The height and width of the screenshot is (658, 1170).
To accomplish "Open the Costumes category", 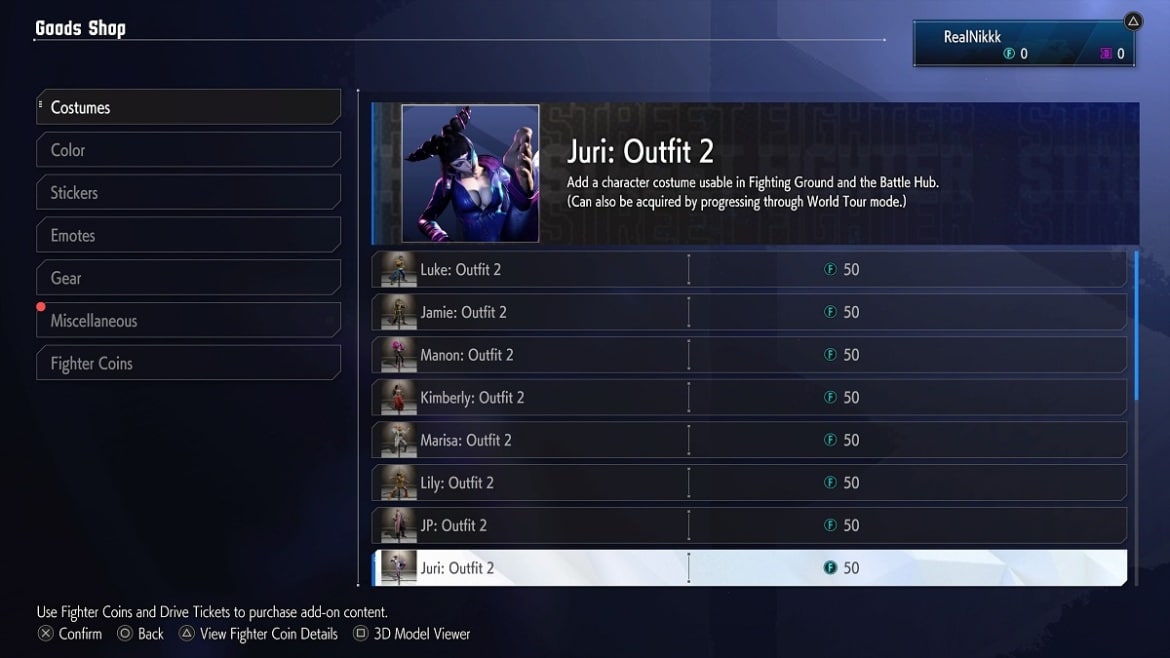I will pos(188,107).
